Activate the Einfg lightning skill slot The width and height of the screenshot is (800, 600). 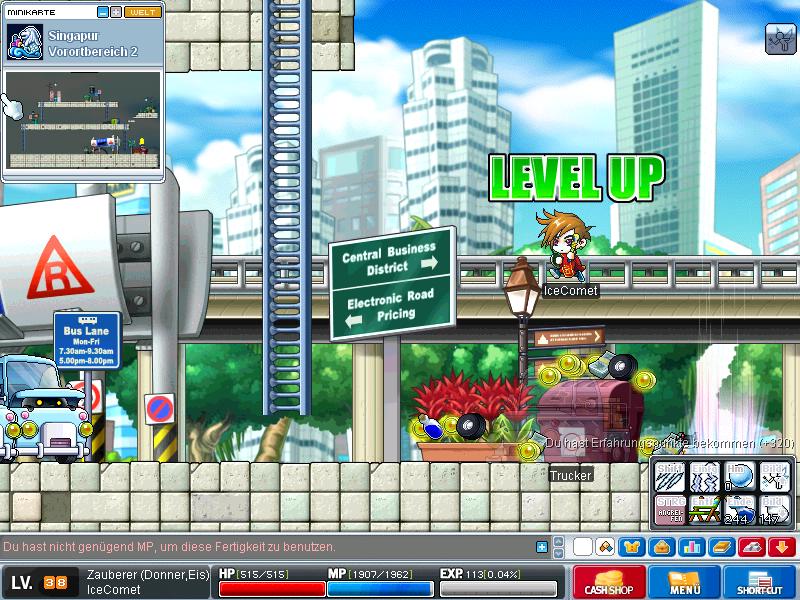pos(705,475)
